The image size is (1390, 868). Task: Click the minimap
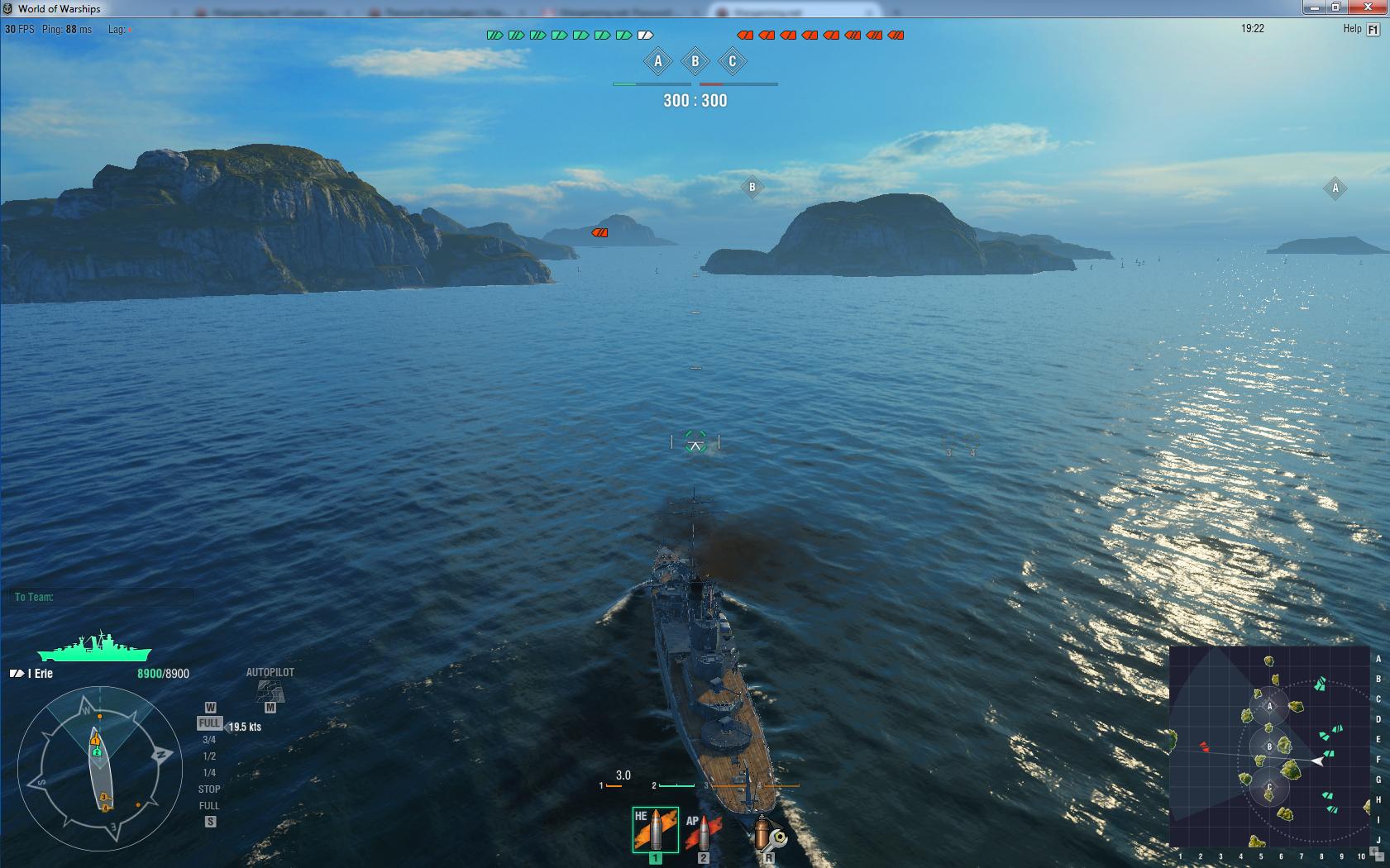(x=1269, y=746)
